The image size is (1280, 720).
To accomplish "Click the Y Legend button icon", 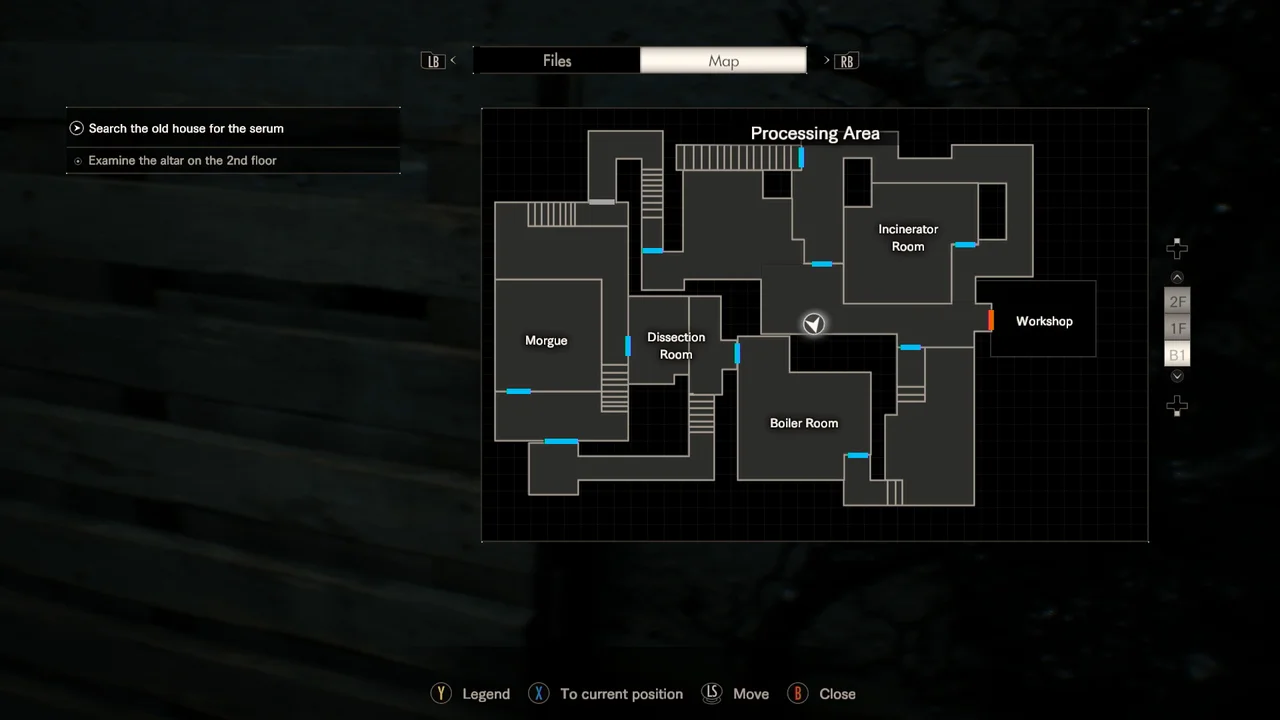I will [441, 693].
